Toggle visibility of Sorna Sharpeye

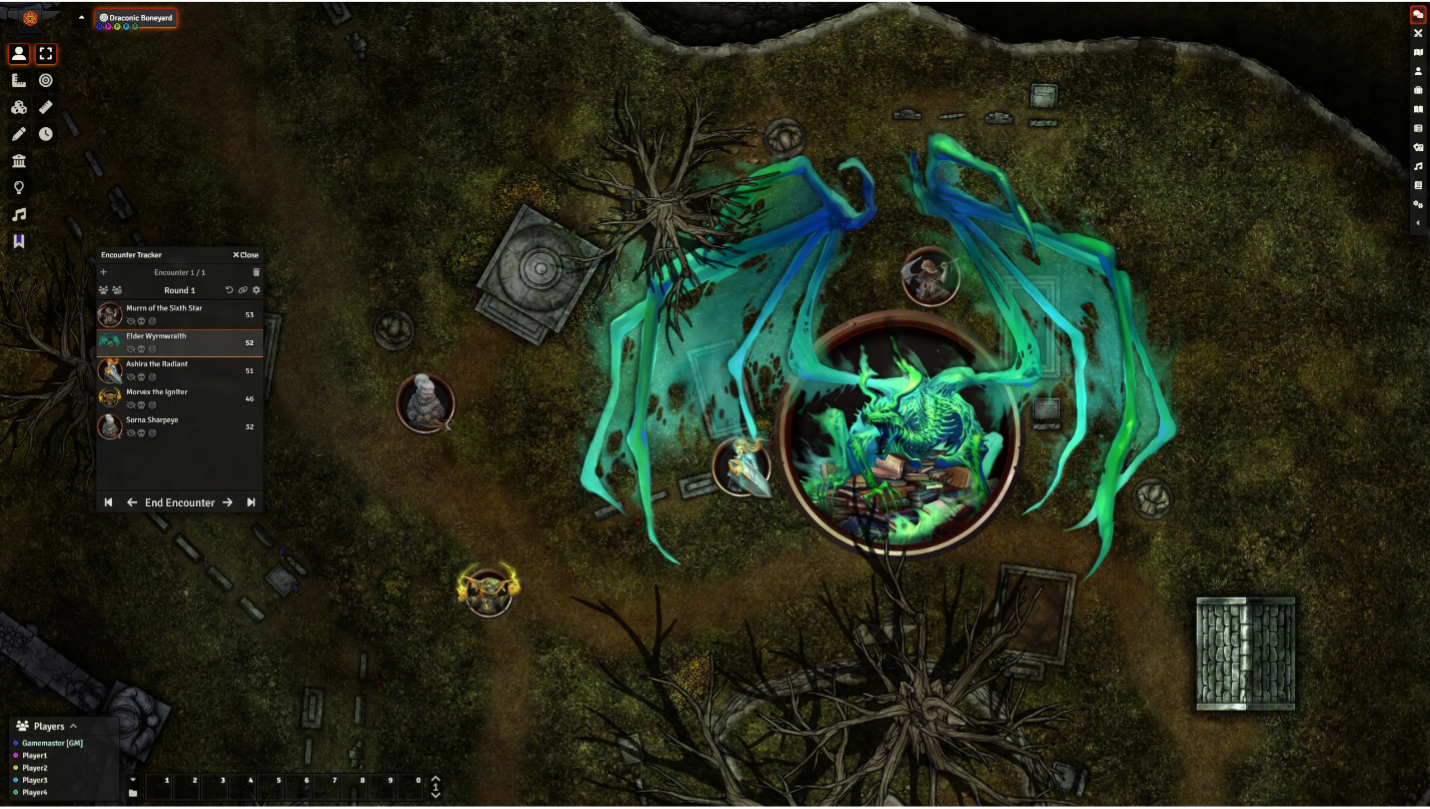click(131, 431)
